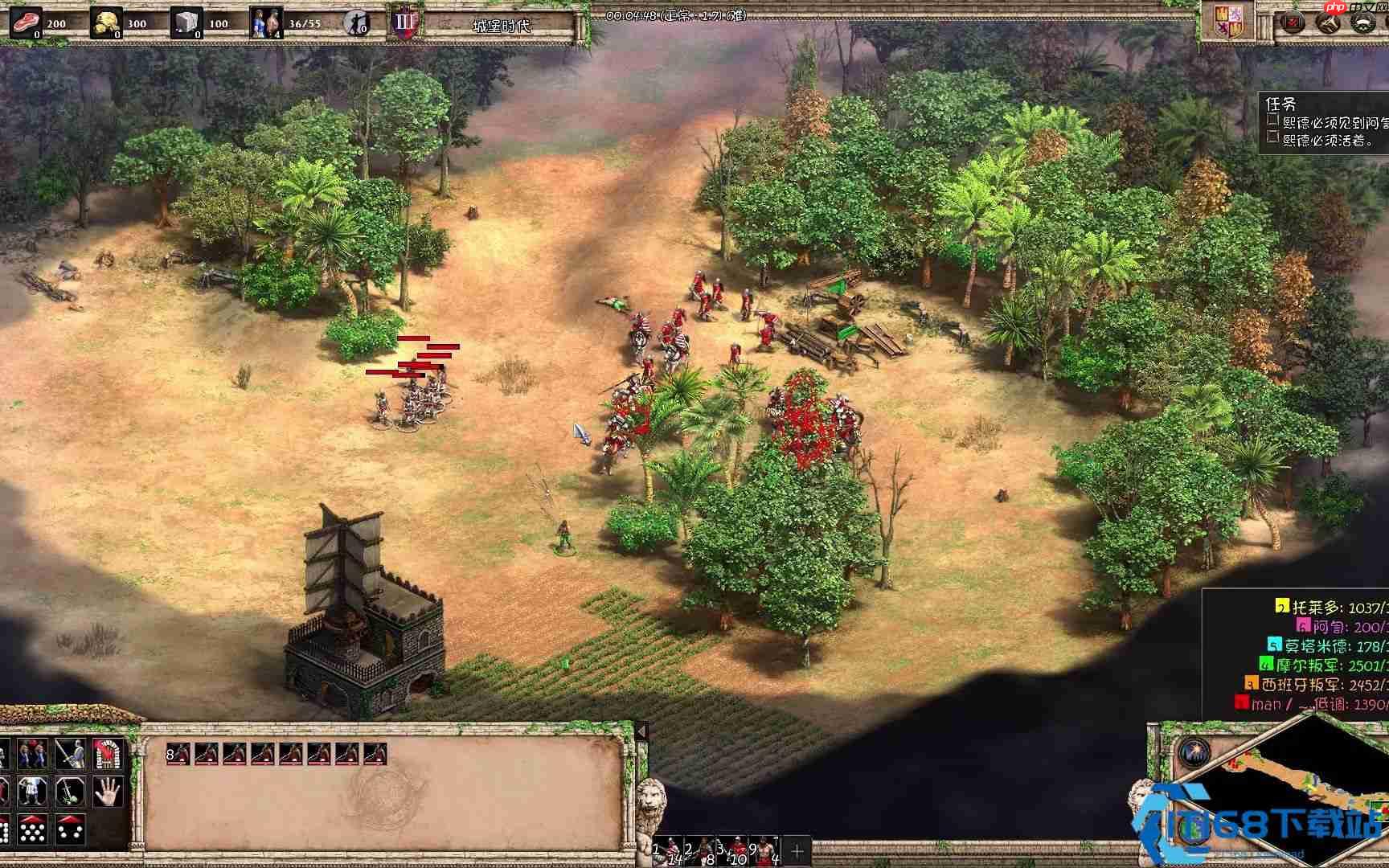
Task: Open the chat circle icon at top right
Action: point(1363,23)
